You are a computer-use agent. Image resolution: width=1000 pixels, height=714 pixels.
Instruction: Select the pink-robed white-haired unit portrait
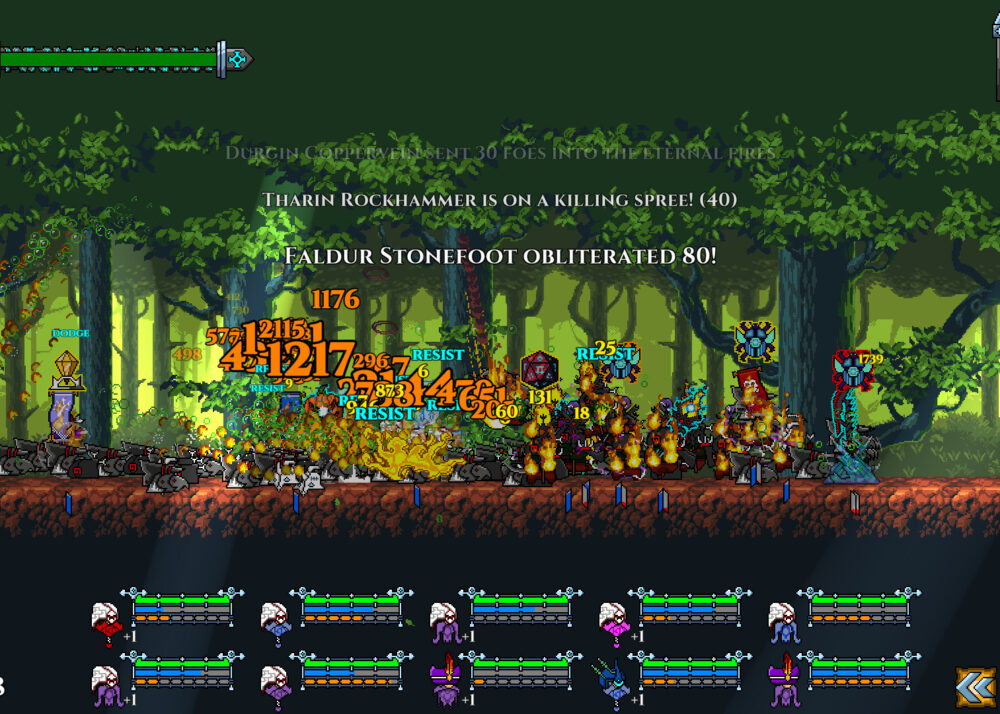point(613,620)
